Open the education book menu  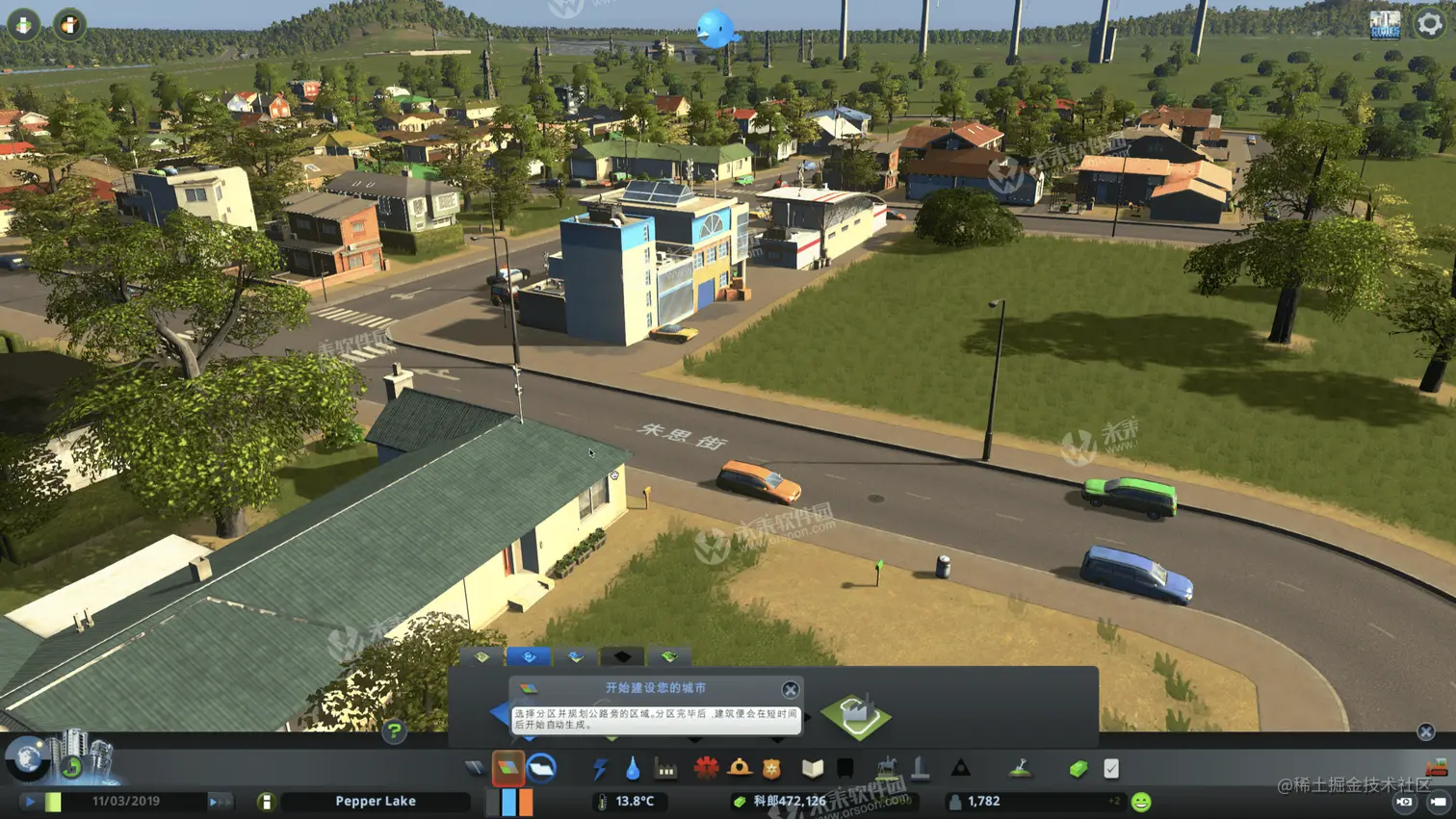point(813,768)
